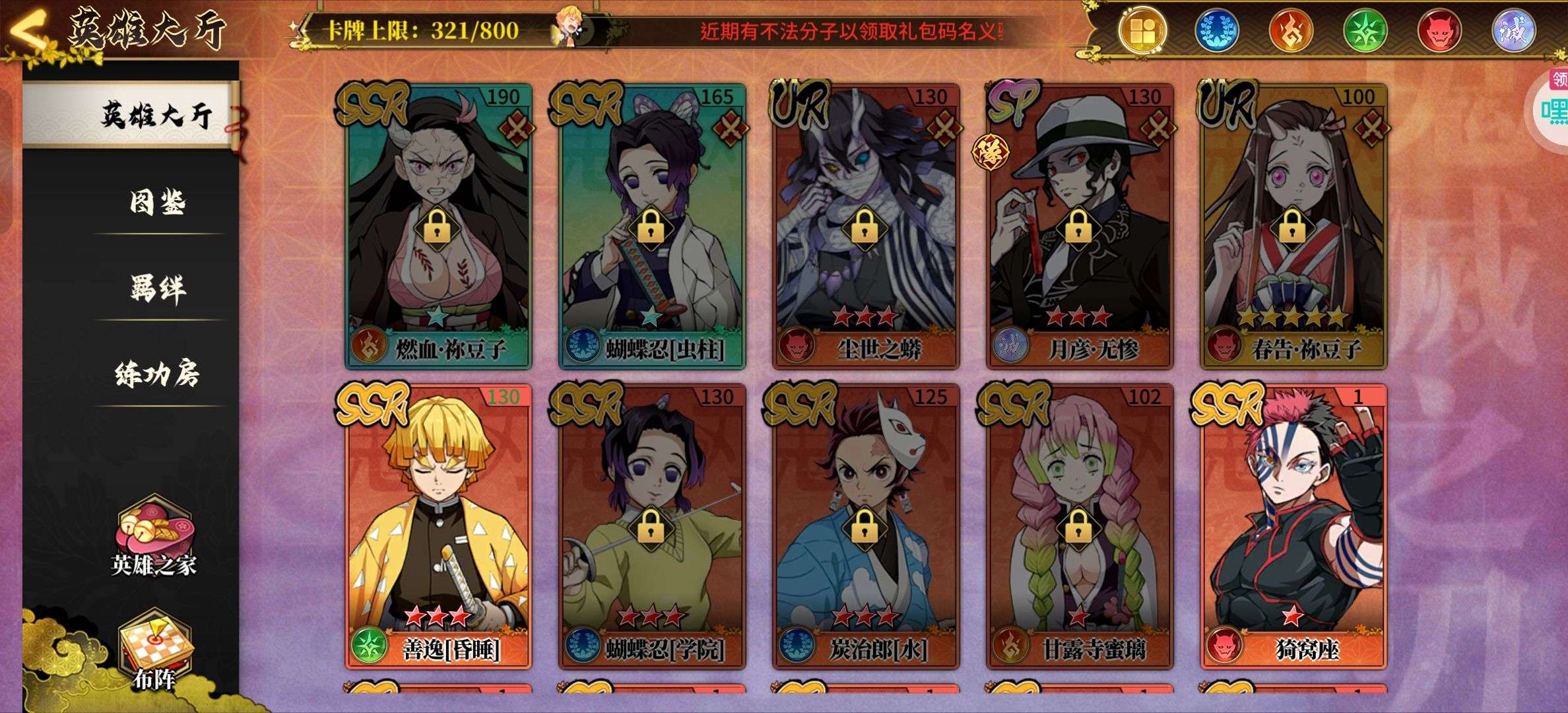This screenshot has height=713, width=1568.
Task: Filter heroes by red demon faction
Action: 1439,31
